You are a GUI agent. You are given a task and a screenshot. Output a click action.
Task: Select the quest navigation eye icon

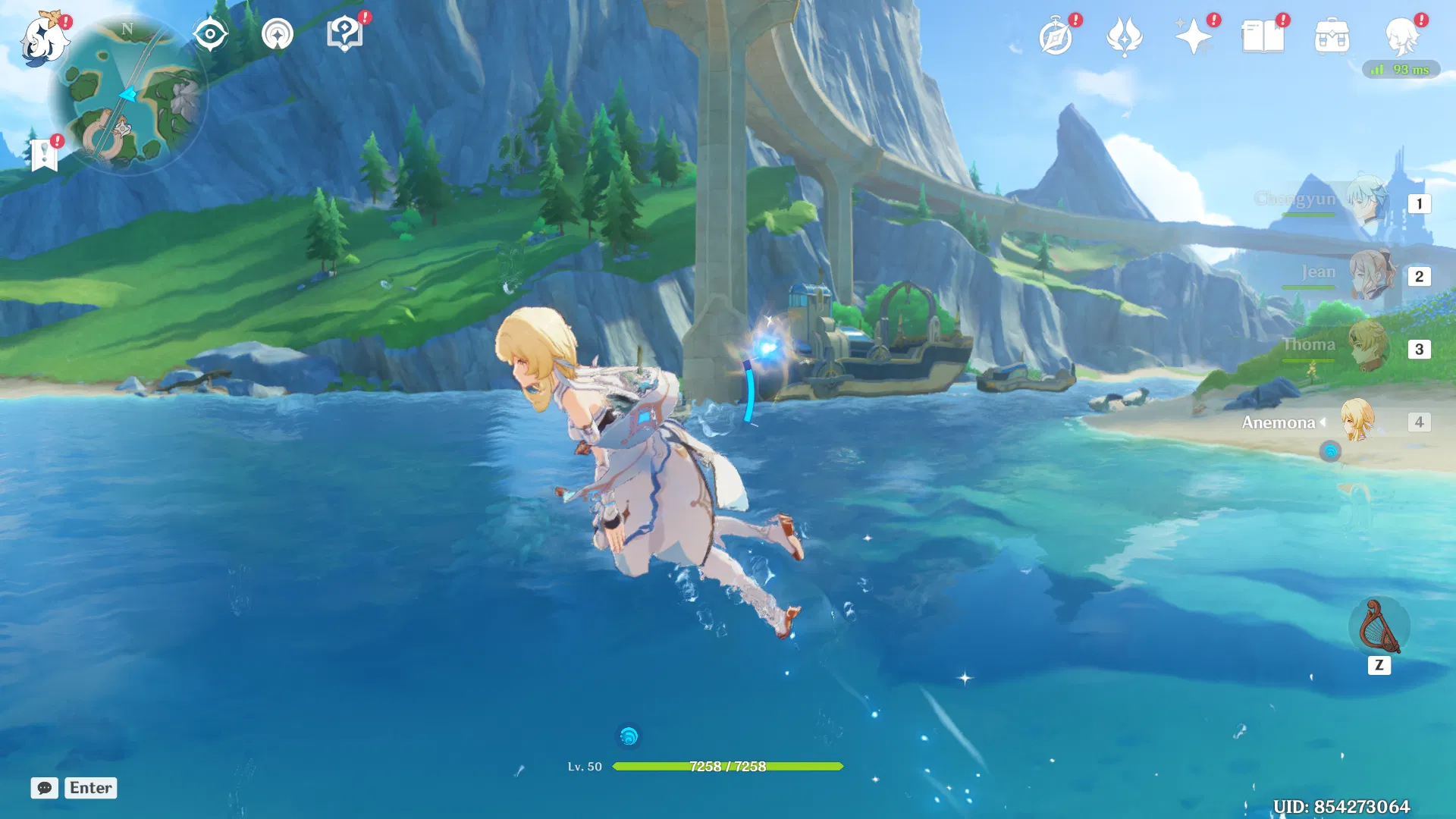click(x=210, y=33)
